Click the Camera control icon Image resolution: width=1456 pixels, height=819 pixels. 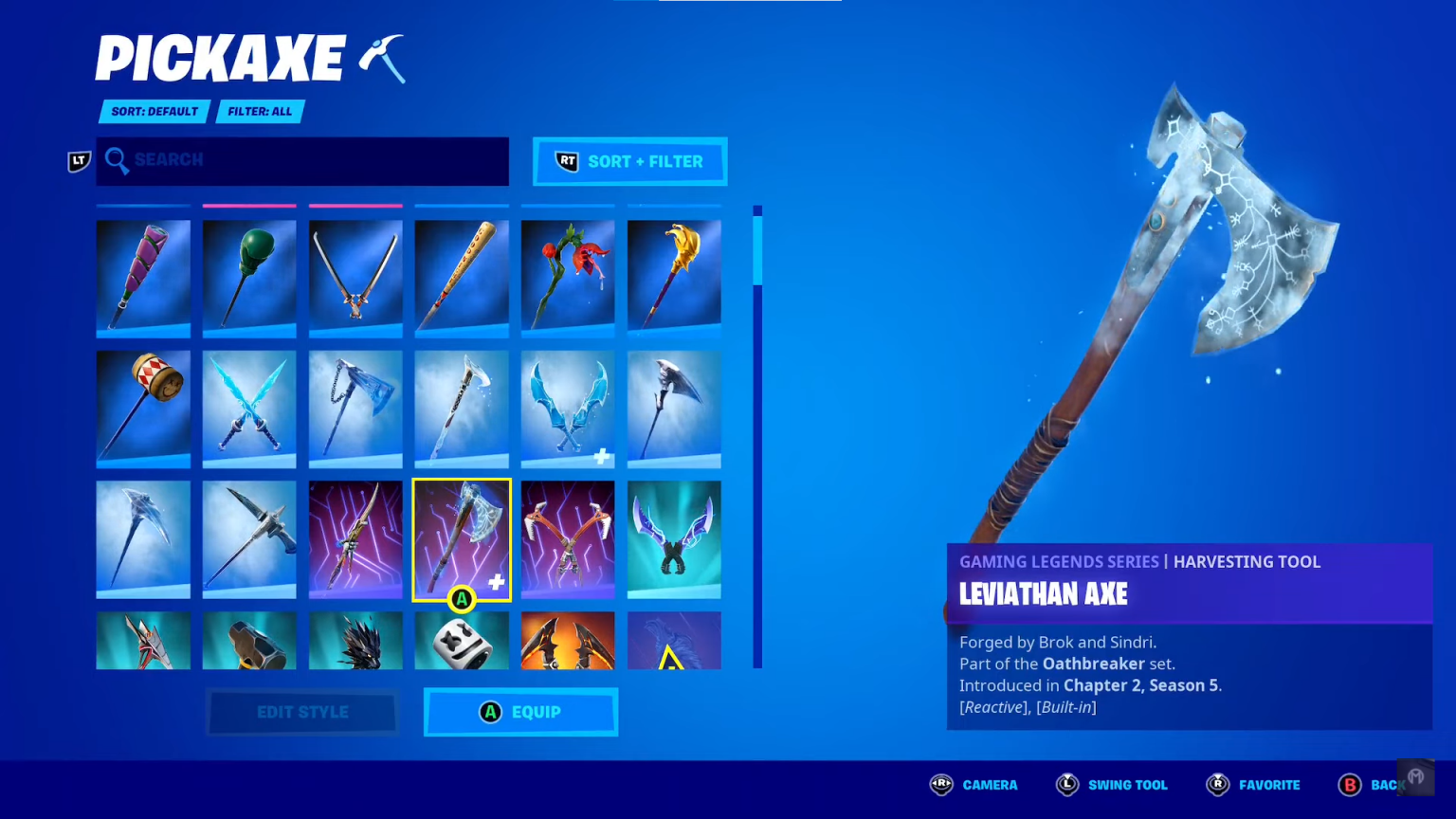[941, 785]
